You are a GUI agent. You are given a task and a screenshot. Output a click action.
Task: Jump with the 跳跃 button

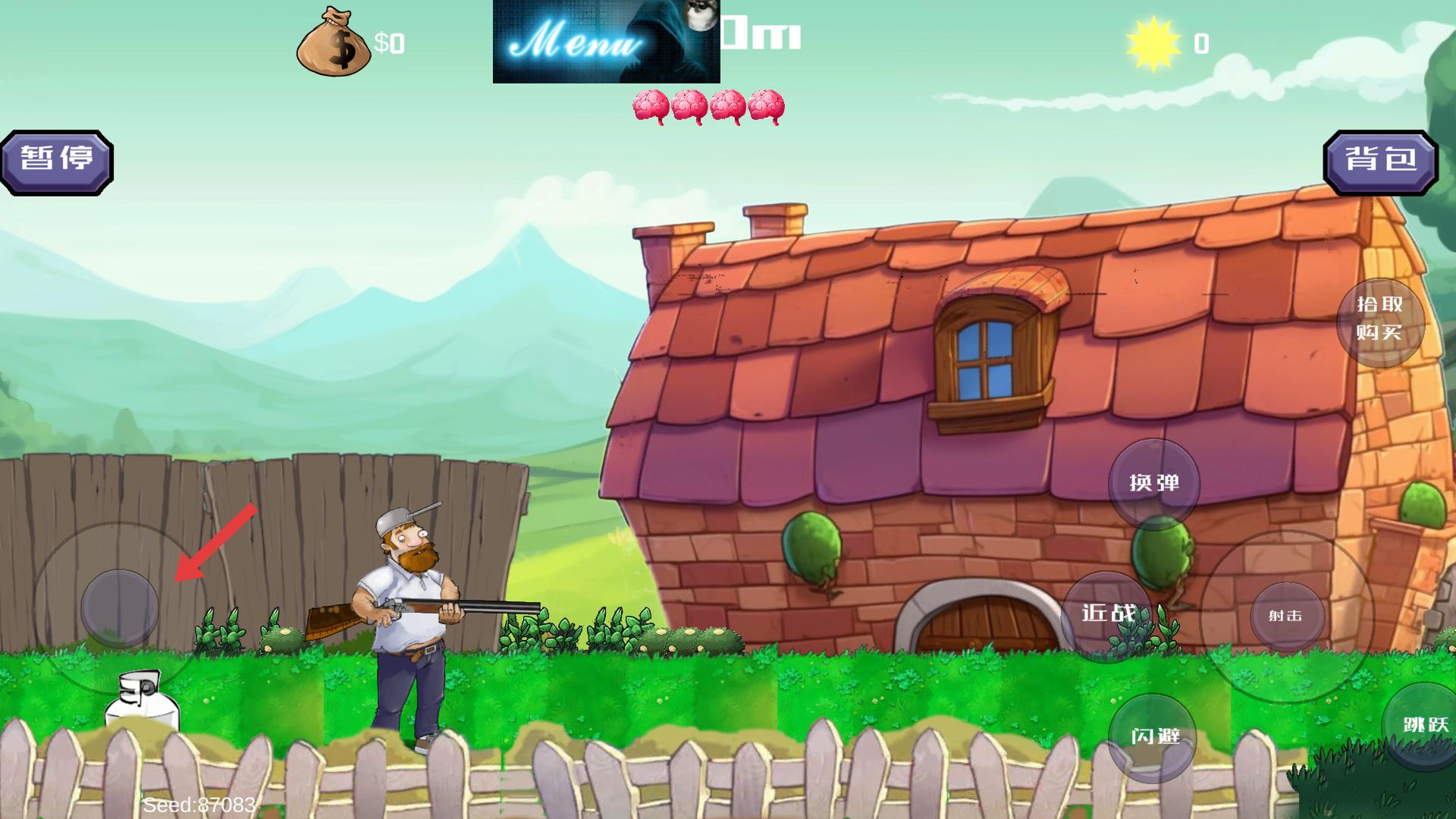[1423, 726]
